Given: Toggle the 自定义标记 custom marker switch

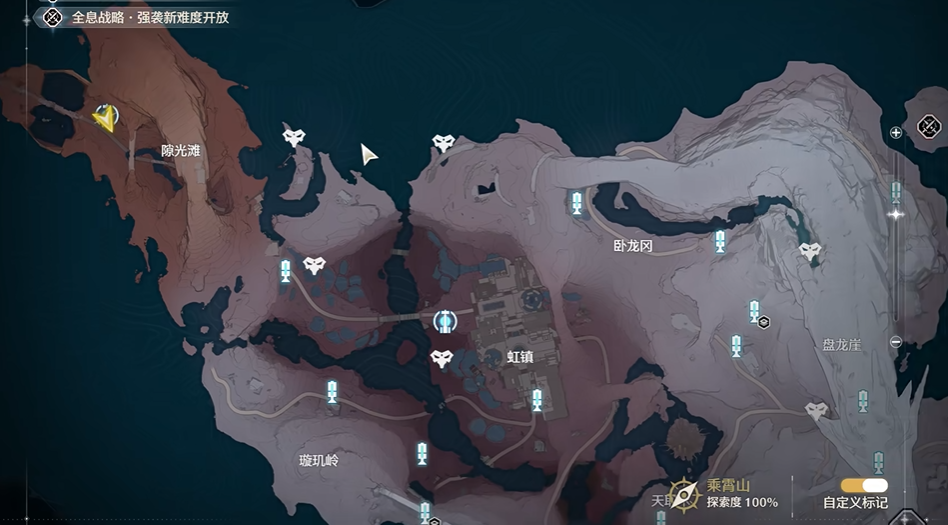Looking at the screenshot, I should click(x=864, y=486).
